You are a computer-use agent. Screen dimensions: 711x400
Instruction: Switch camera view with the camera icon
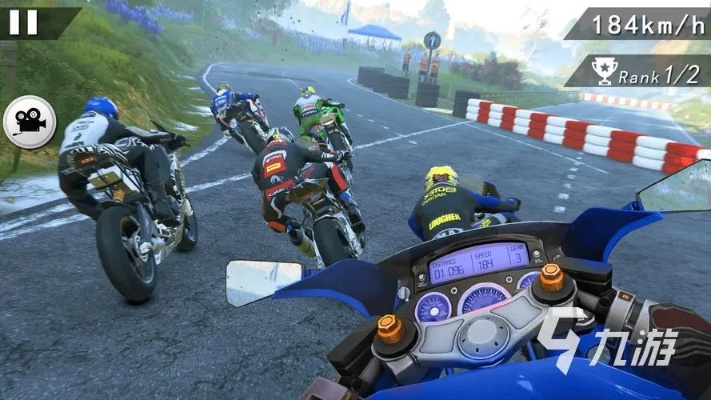(x=29, y=122)
